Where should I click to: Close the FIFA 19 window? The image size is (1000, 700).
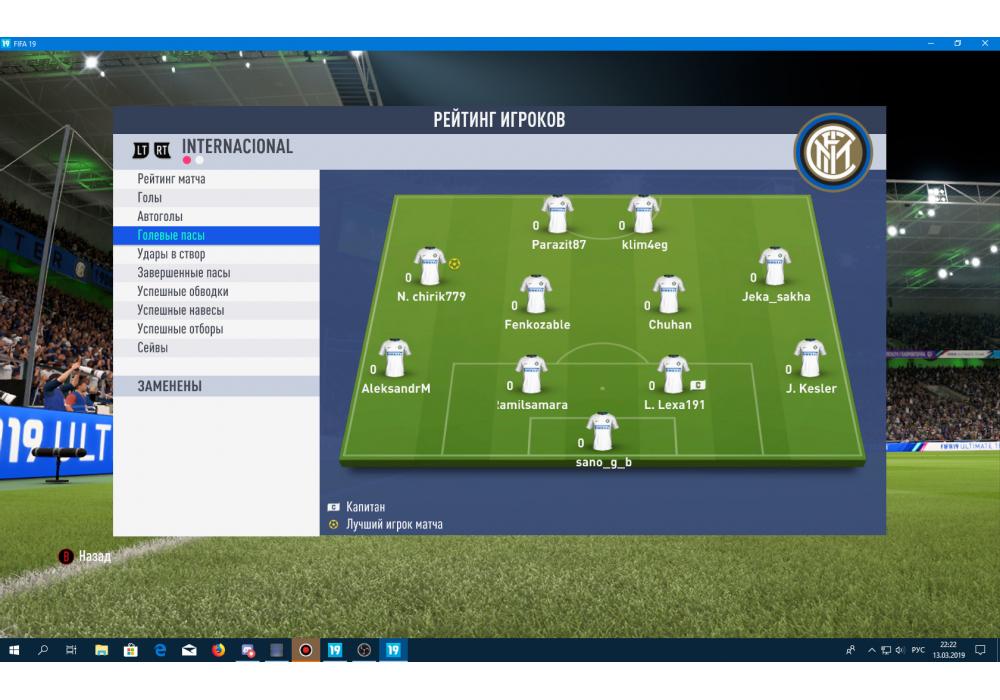coord(984,44)
